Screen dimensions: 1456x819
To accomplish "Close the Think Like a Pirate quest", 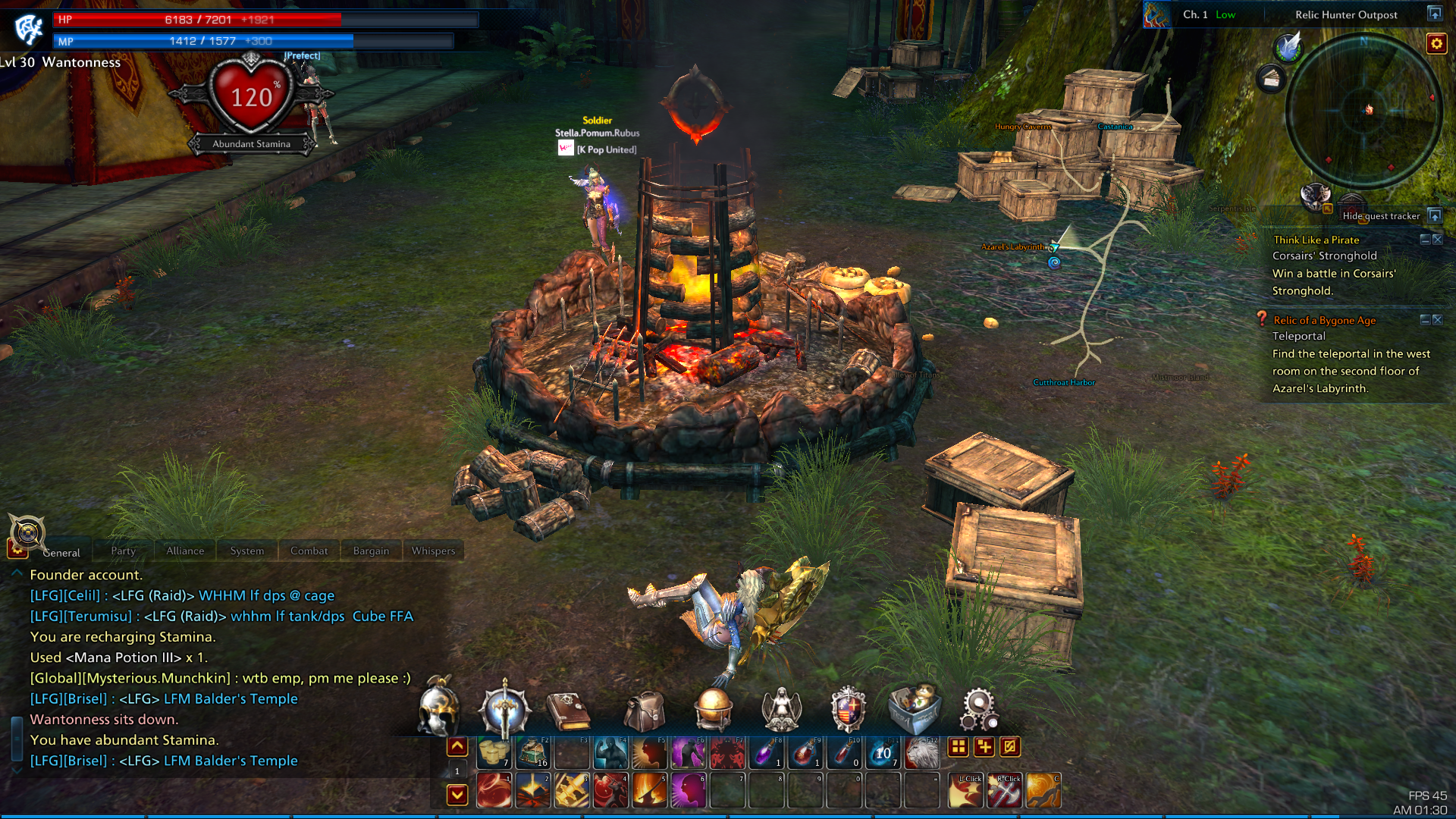I will point(1438,240).
